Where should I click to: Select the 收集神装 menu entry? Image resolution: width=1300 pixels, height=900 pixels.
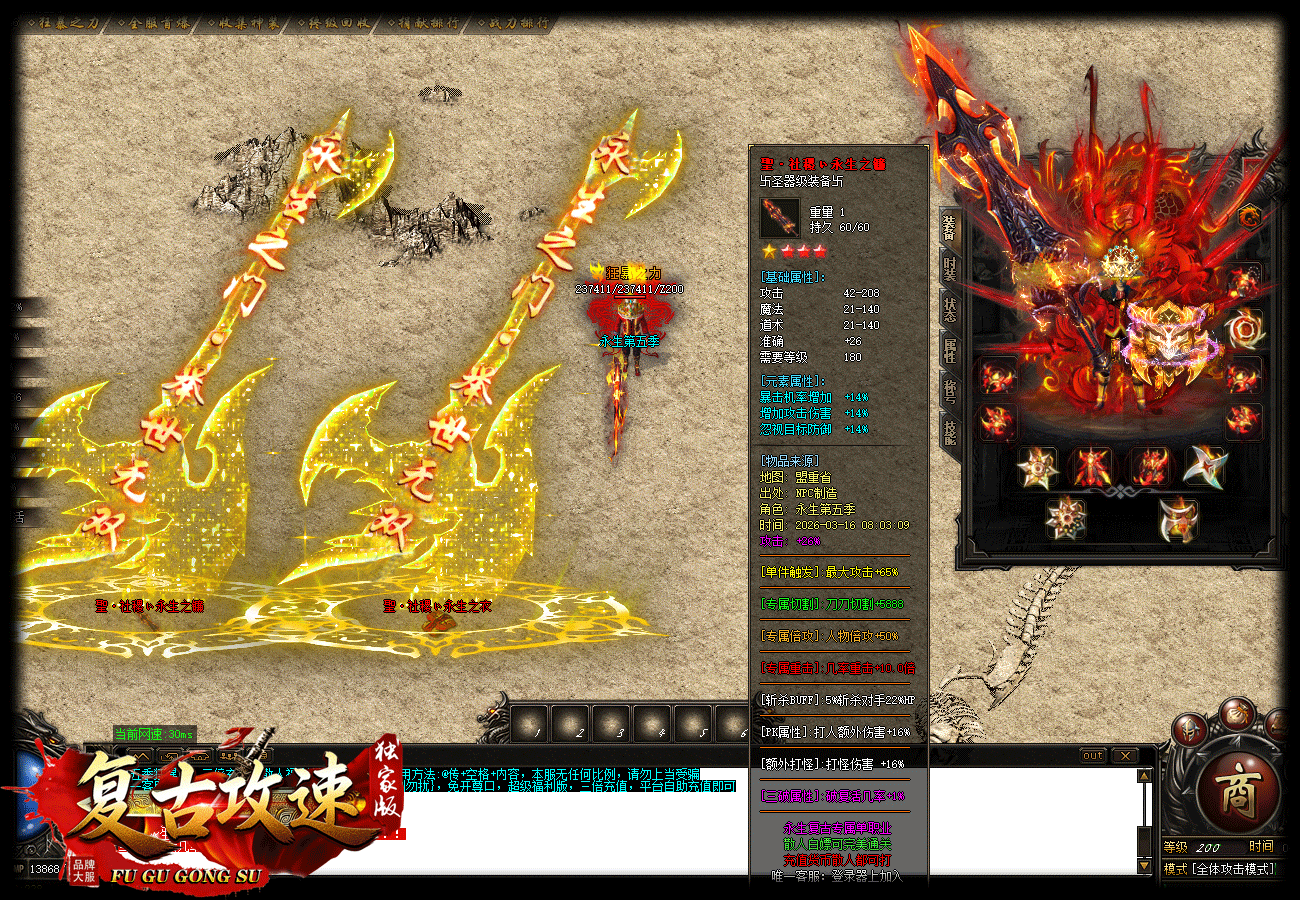(248, 23)
